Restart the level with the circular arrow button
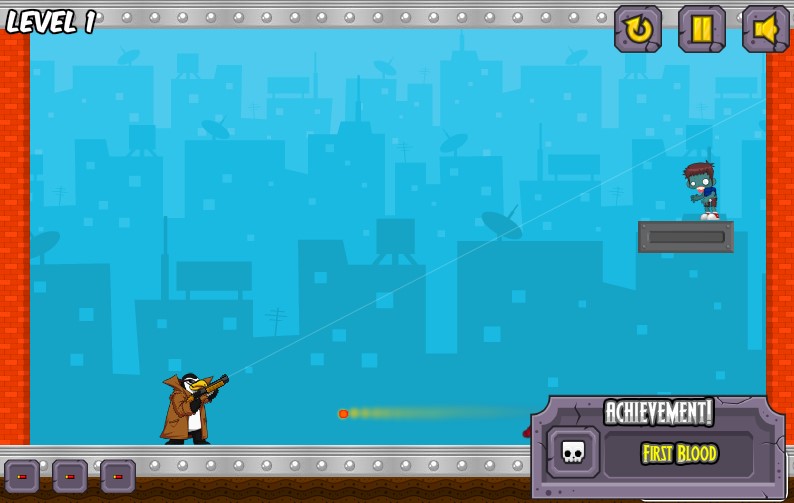 (637, 29)
